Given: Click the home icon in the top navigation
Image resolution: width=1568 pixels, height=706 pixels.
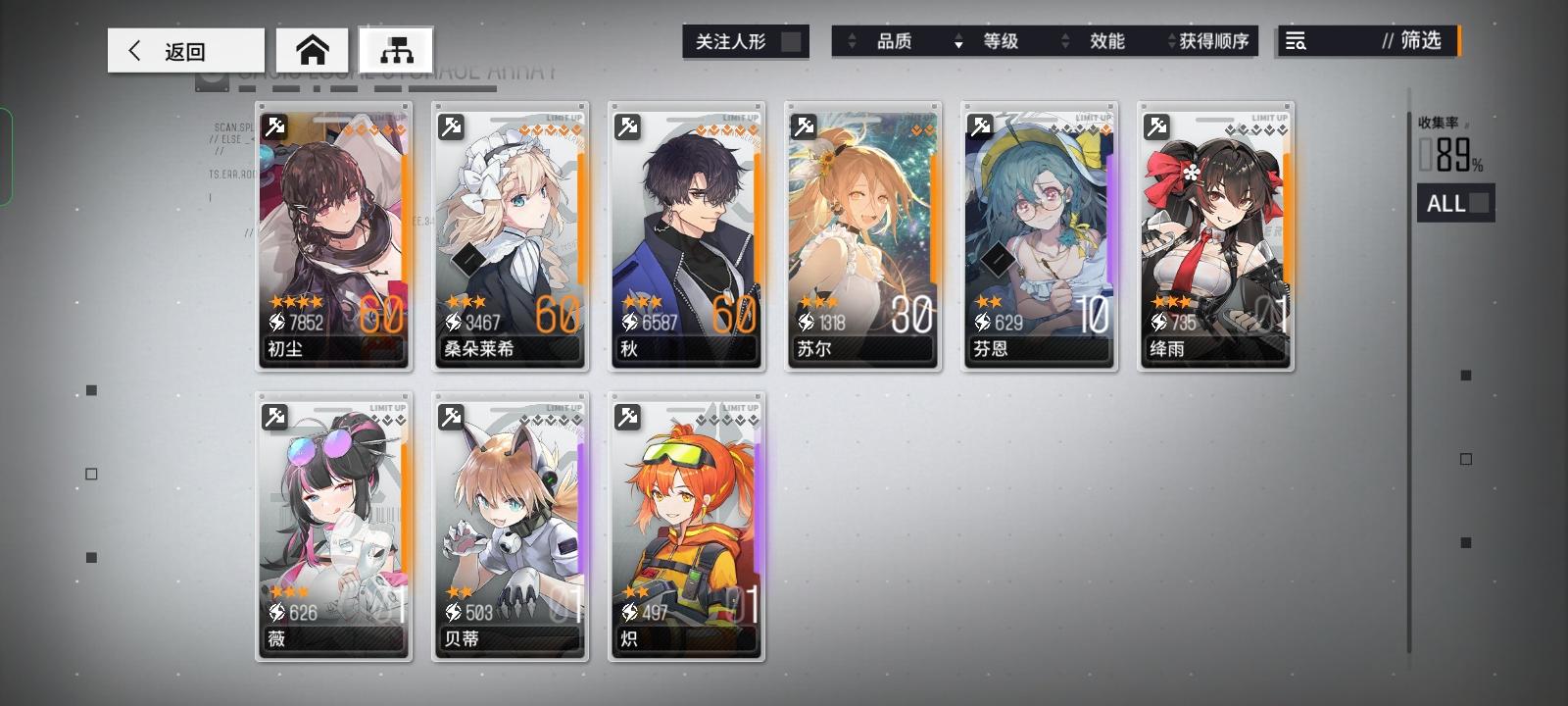Looking at the screenshot, I should (311, 47).
